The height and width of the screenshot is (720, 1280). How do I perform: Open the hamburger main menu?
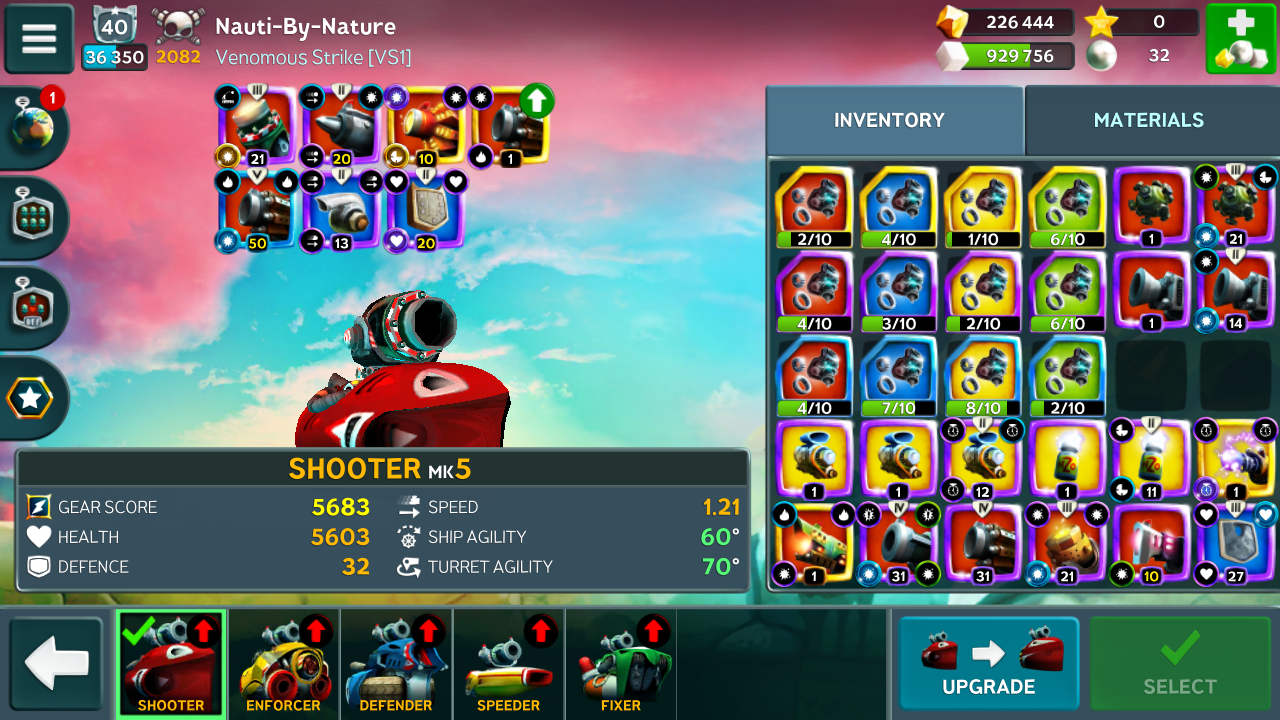click(39, 38)
